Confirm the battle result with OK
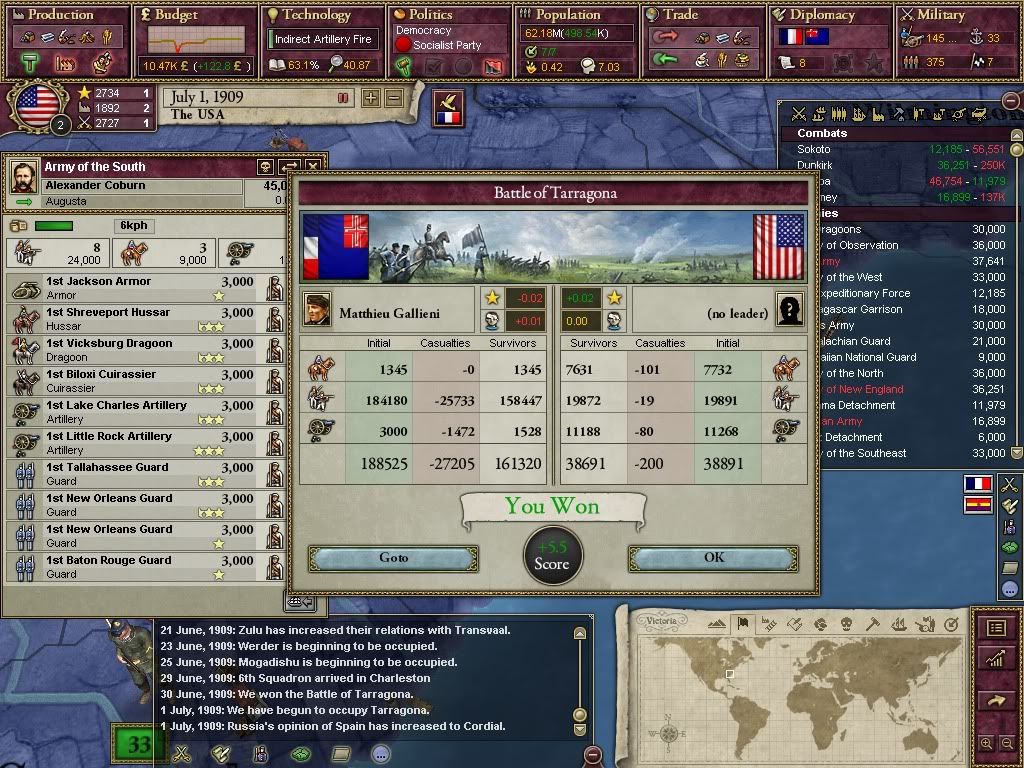This screenshot has height=768, width=1024. click(713, 558)
